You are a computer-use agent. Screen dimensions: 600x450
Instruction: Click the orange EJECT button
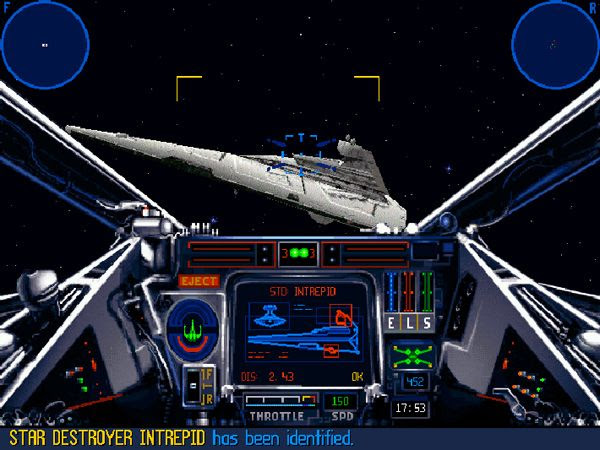(198, 281)
